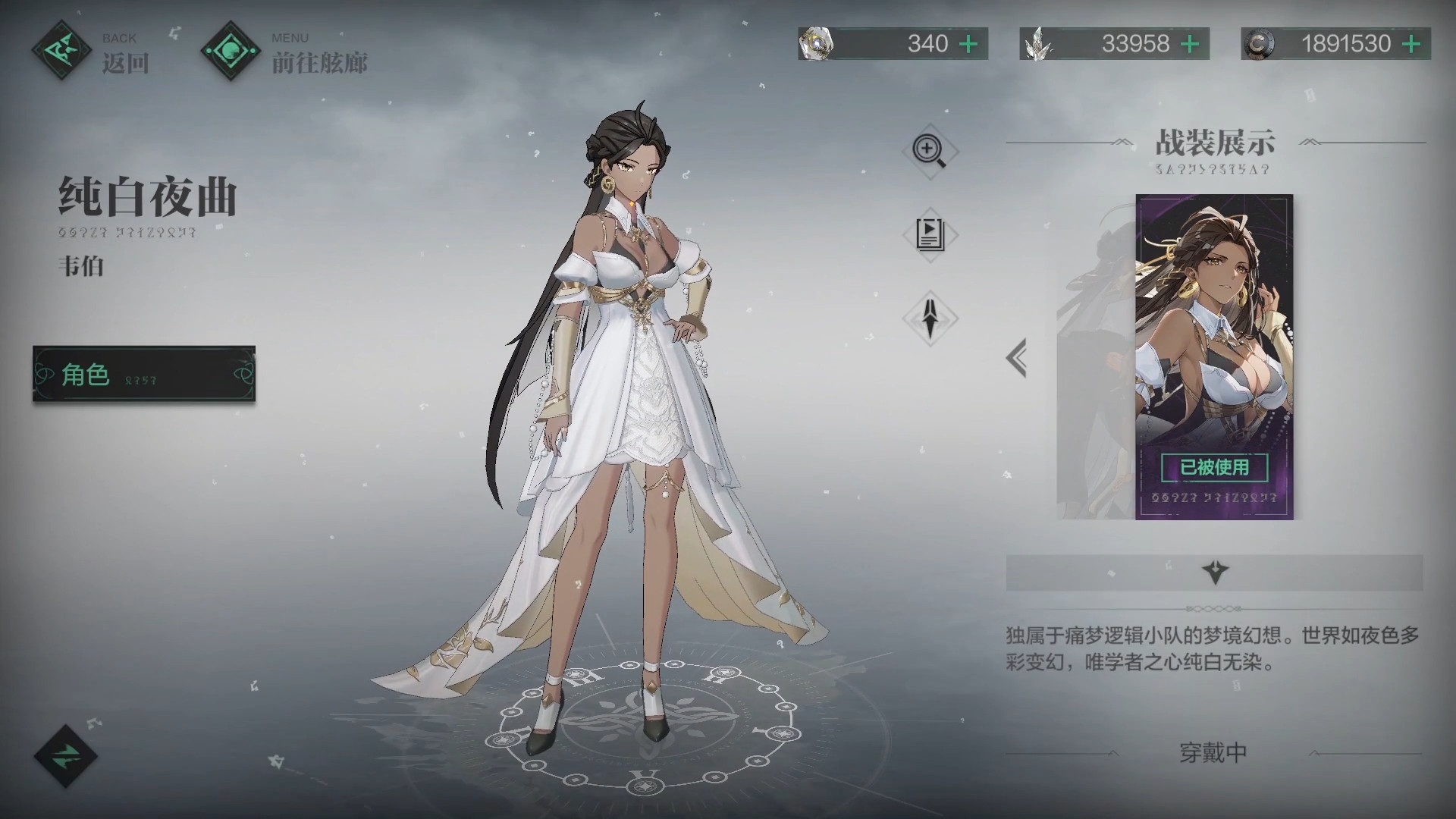Screen dimensions: 1456x819
Task: Select the 纯白夜曲 outfit card
Action: tap(1213, 356)
